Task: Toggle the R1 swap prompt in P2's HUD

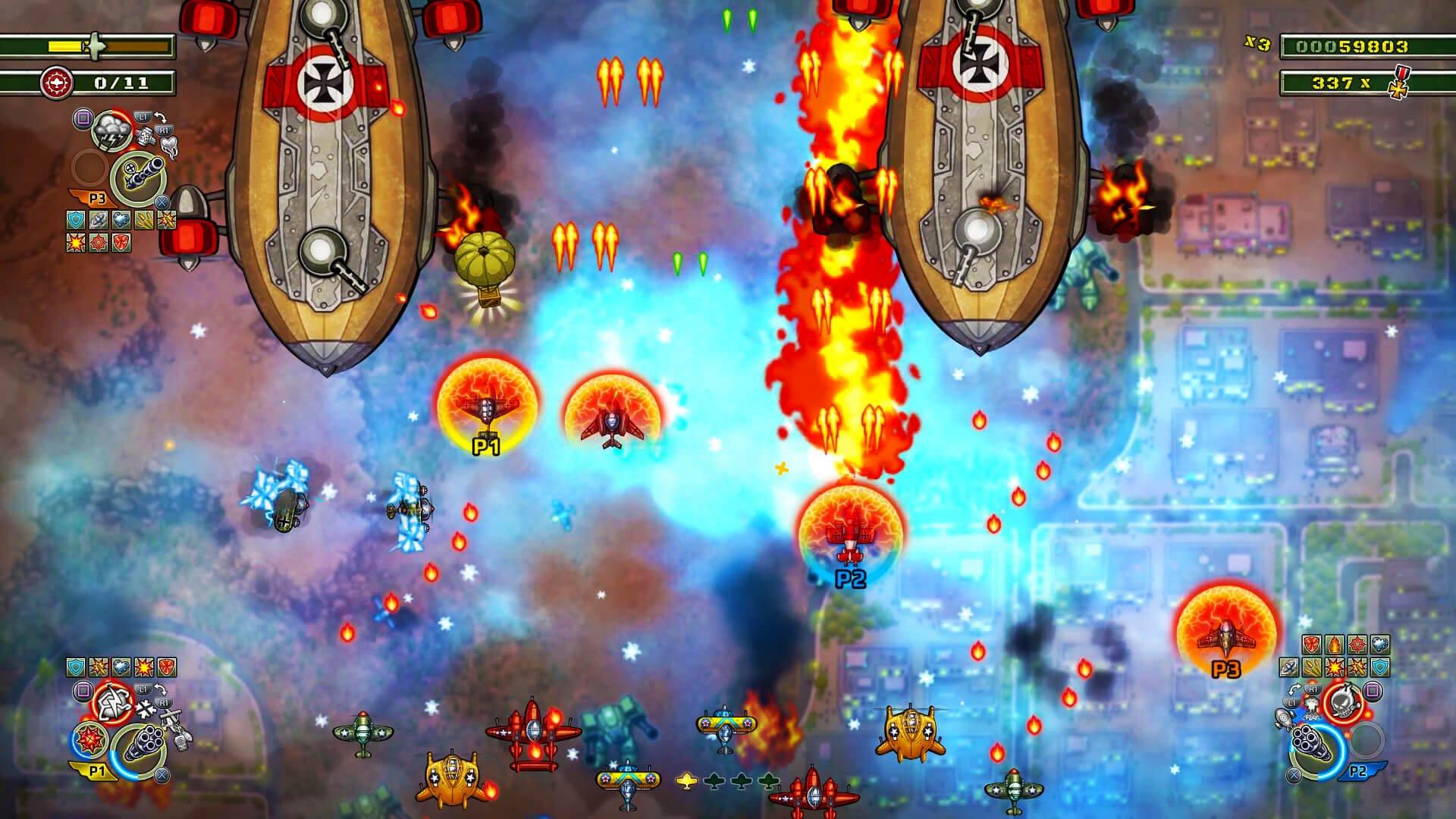Action: tap(1313, 688)
